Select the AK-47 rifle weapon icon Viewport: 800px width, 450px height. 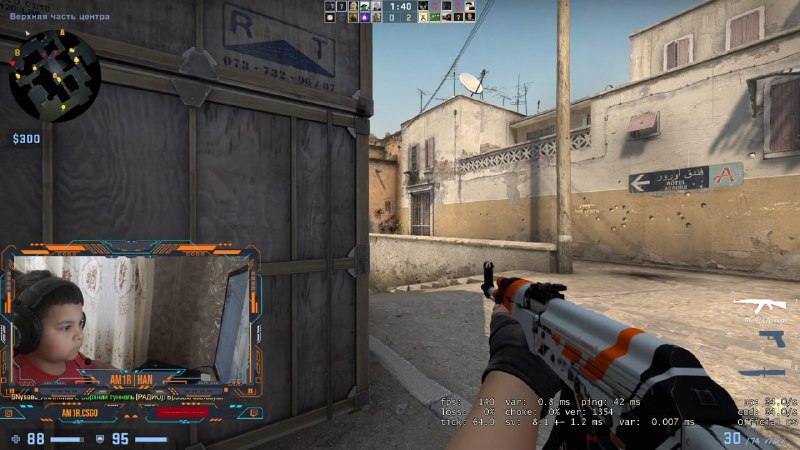(x=759, y=303)
